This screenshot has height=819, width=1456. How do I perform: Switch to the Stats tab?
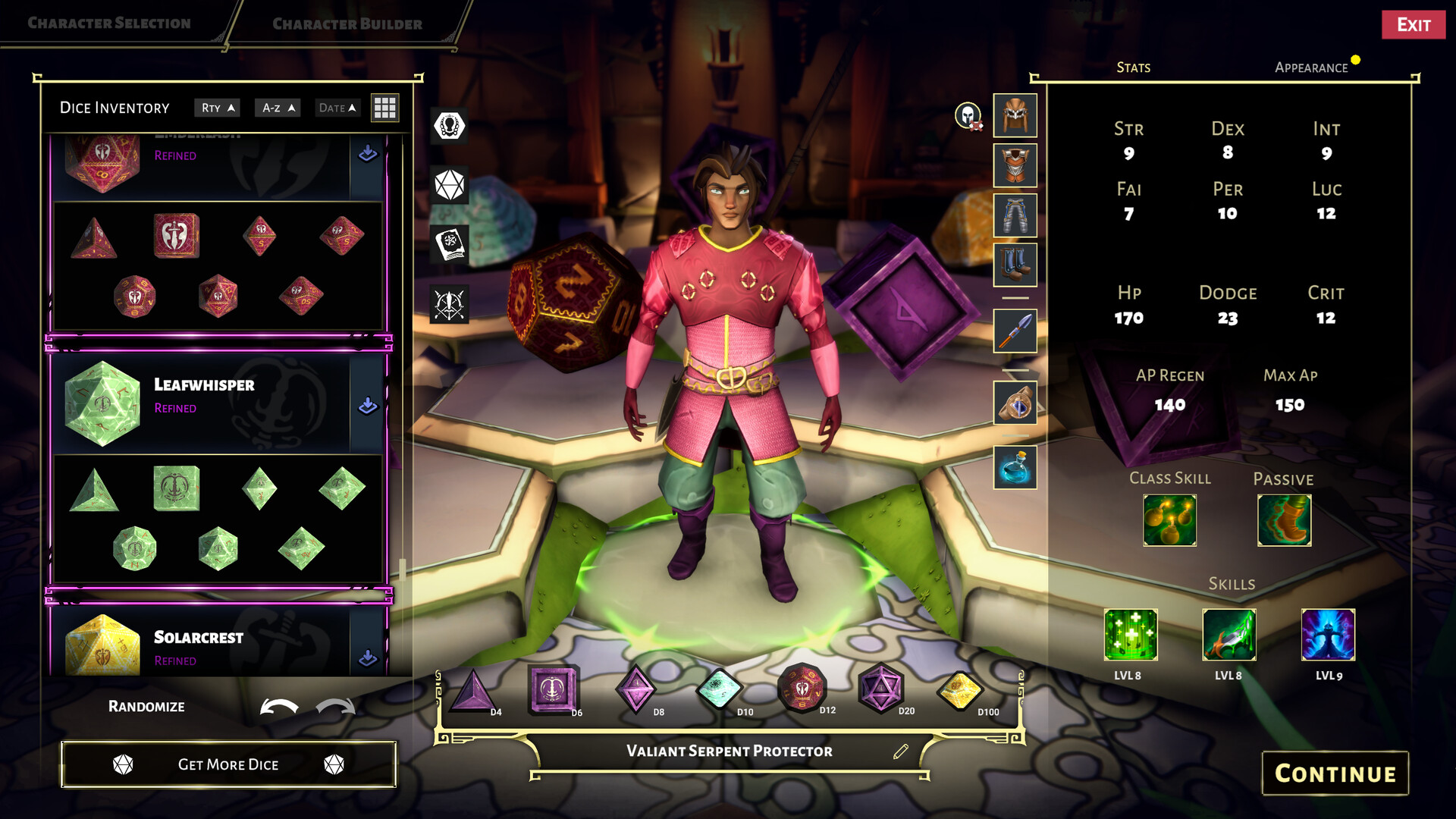(x=1133, y=67)
